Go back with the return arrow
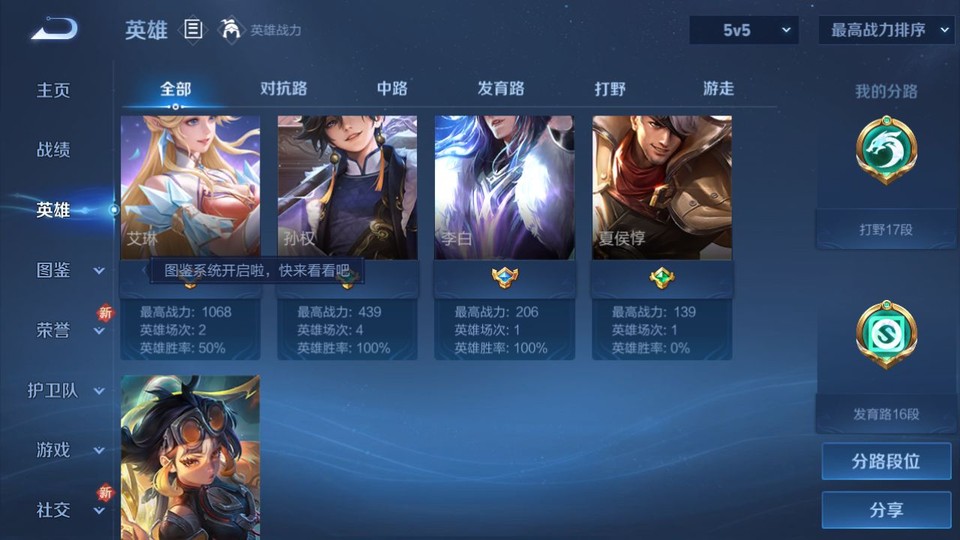The width and height of the screenshot is (960, 540). point(53,30)
